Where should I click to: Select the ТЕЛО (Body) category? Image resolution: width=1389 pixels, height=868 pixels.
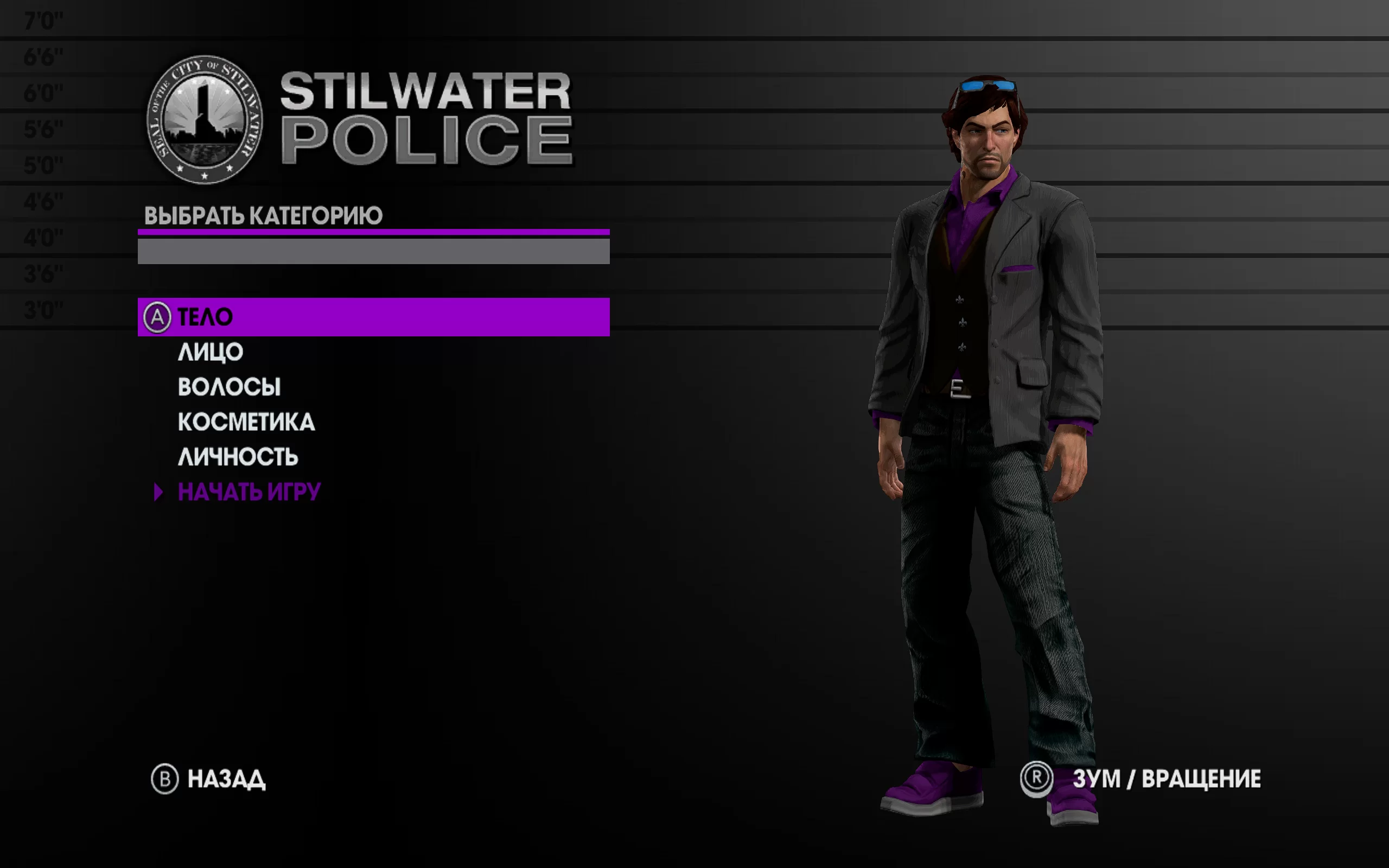click(x=205, y=317)
